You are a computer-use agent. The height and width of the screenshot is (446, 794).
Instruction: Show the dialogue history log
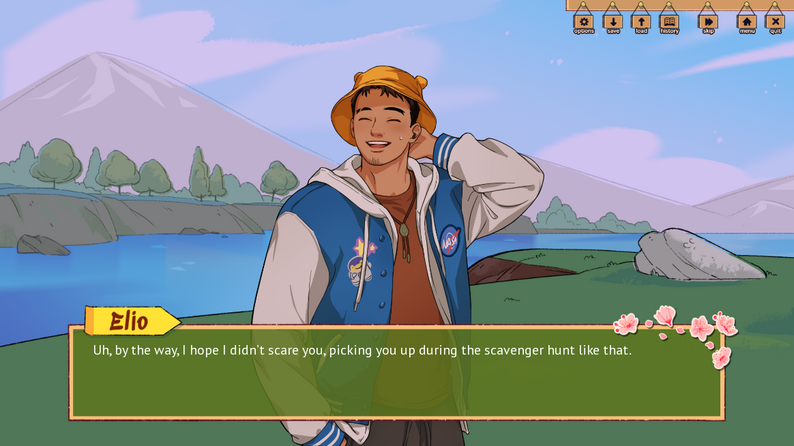669,21
